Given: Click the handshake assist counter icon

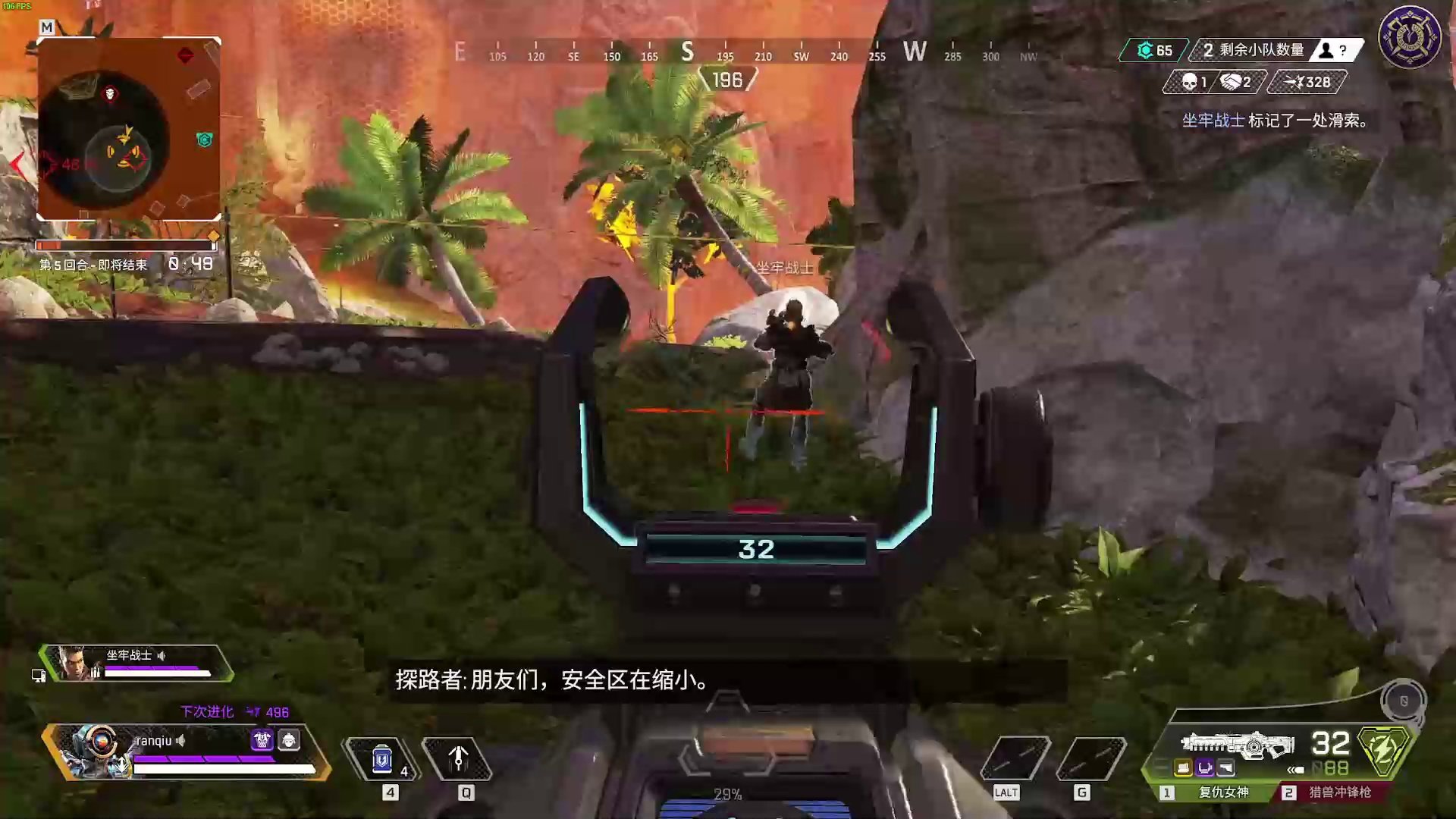Looking at the screenshot, I should tap(1228, 82).
